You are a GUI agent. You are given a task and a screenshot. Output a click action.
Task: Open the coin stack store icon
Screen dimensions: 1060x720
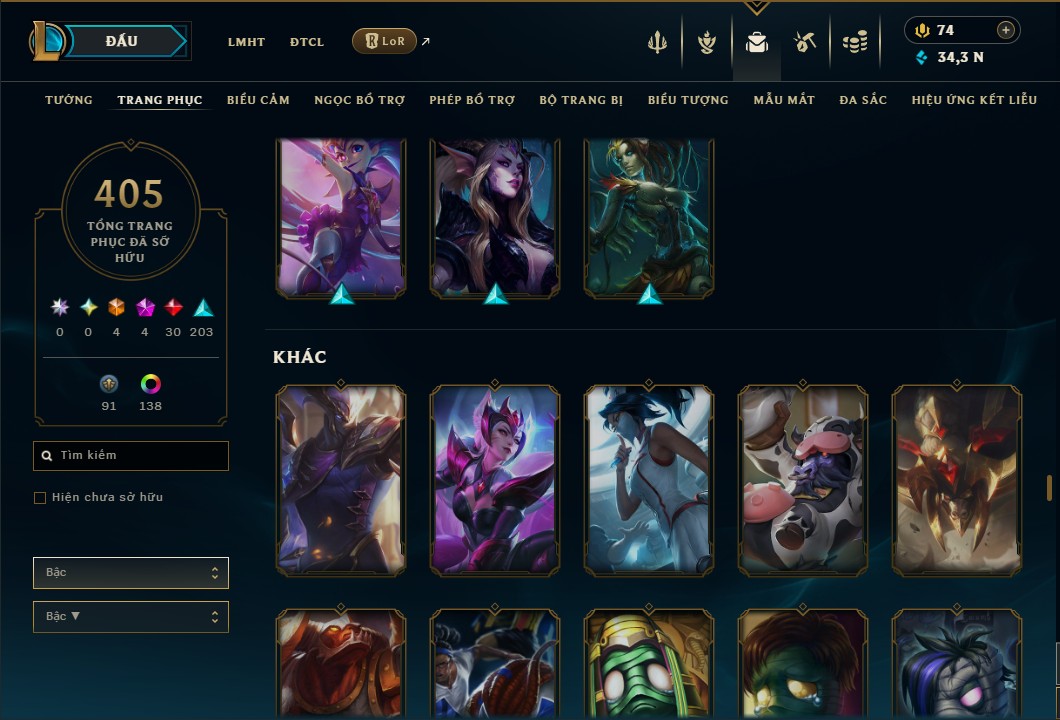point(854,42)
